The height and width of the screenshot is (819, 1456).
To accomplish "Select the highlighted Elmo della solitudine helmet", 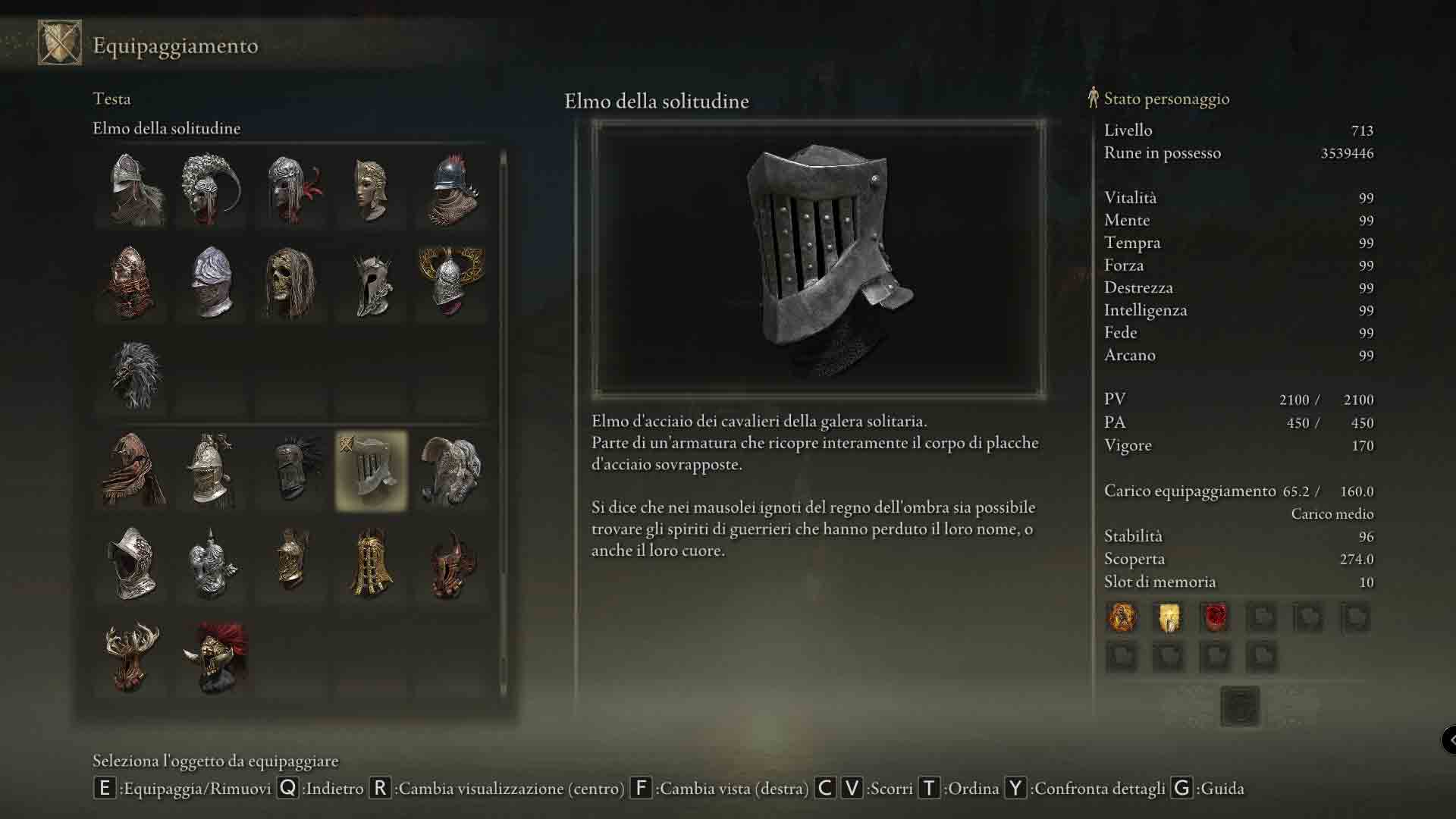I will [372, 471].
